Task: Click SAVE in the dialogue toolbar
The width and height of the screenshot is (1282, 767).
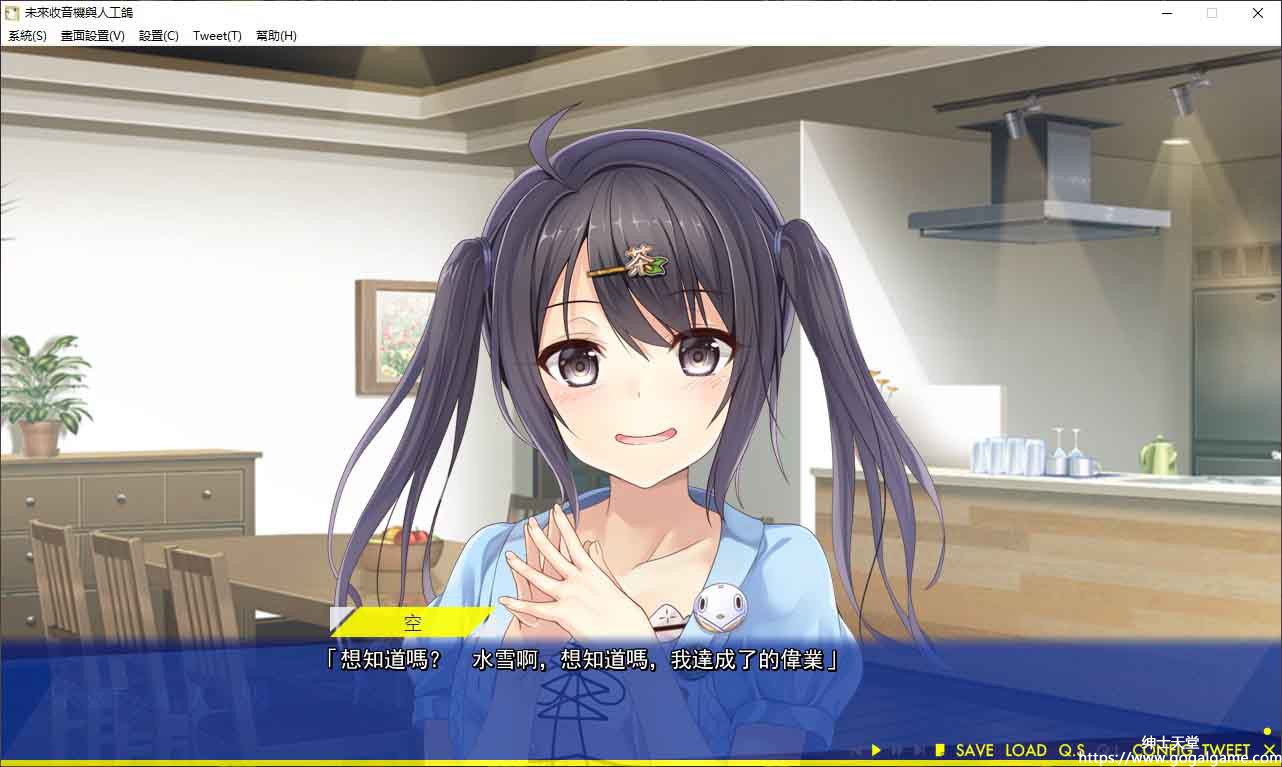Action: (x=974, y=750)
